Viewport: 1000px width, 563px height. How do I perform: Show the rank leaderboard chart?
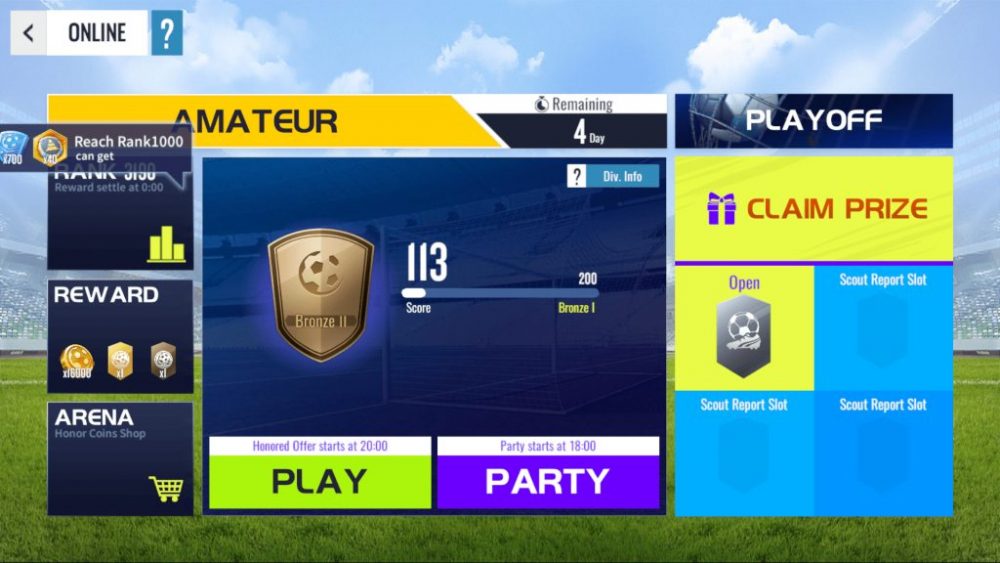[166, 244]
